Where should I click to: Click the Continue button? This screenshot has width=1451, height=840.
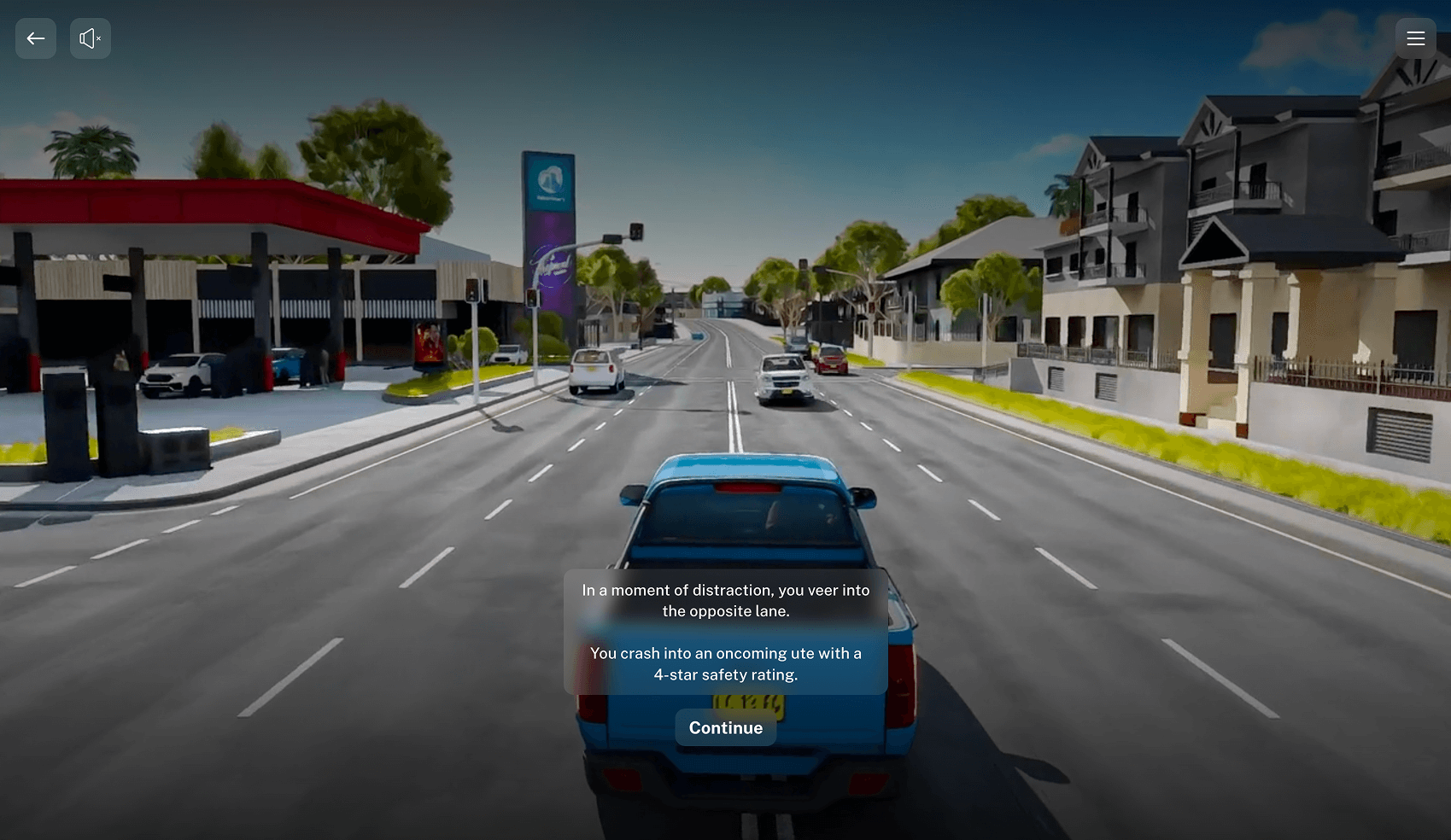725,728
